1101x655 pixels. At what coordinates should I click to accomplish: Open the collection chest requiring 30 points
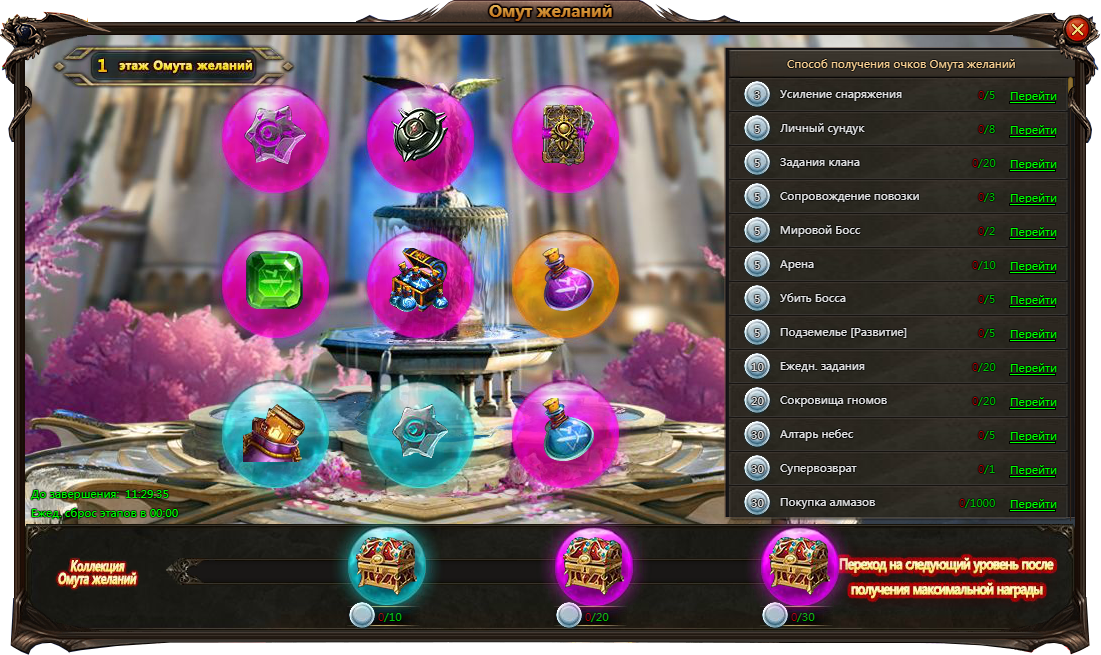coord(800,565)
